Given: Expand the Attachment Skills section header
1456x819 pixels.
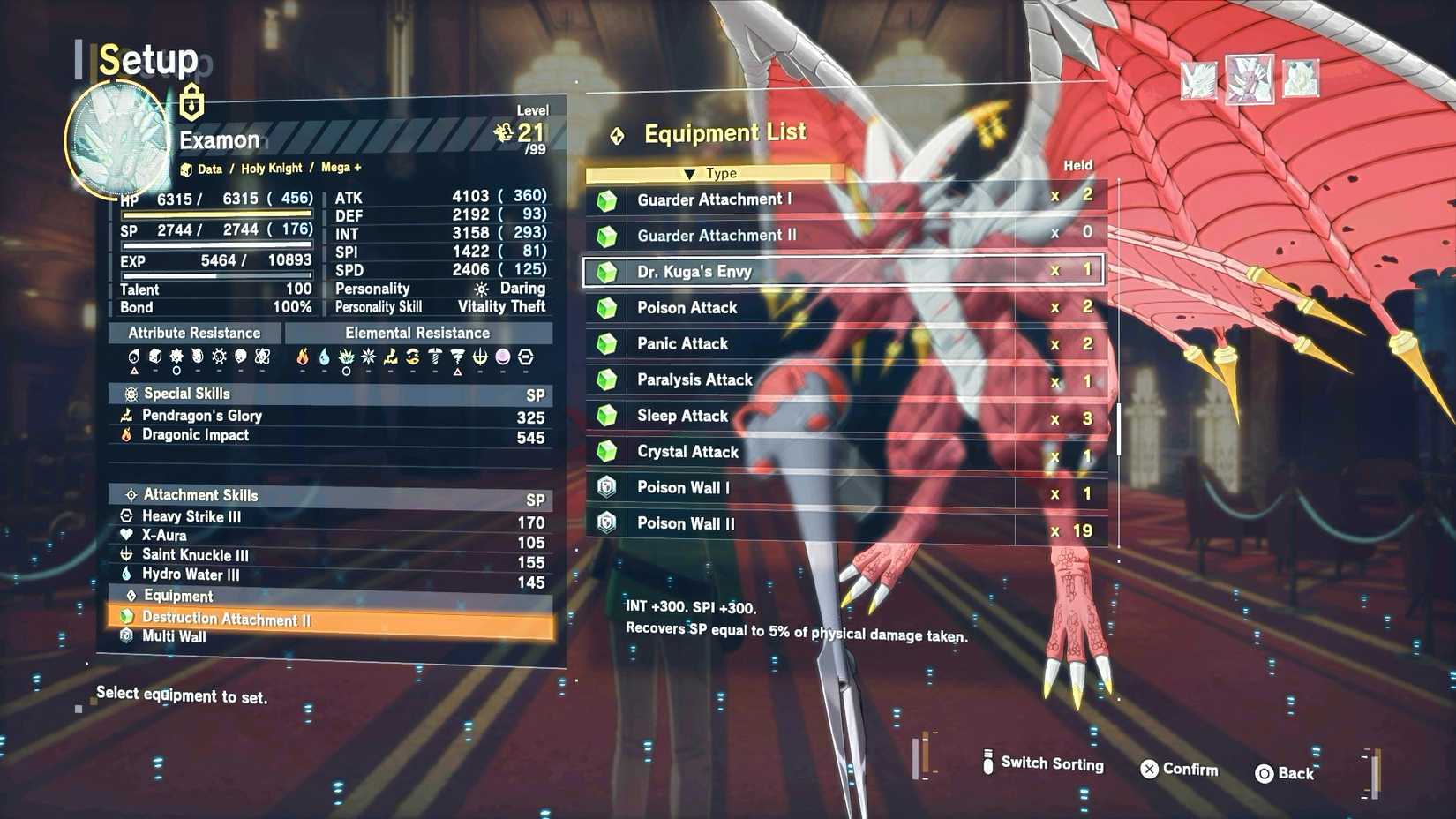Looking at the screenshot, I should pos(199,495).
